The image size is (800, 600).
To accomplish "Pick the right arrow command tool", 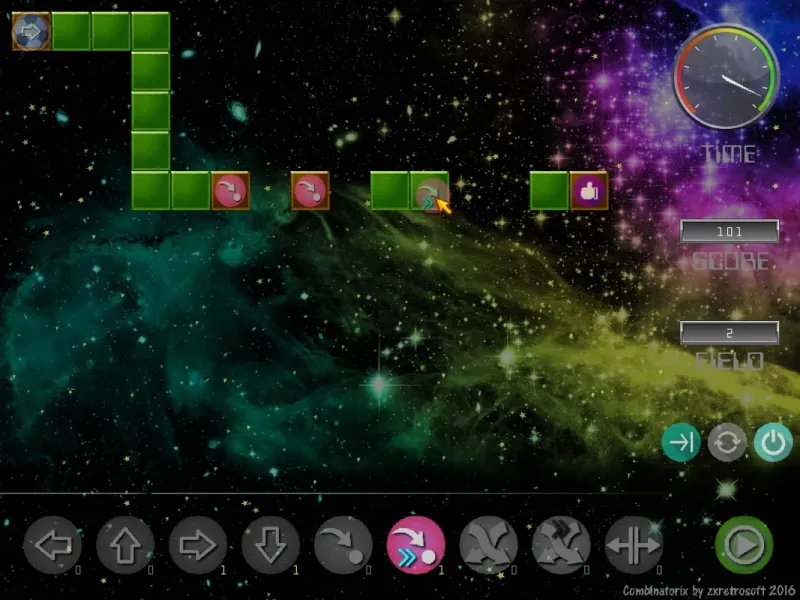I will 198,546.
